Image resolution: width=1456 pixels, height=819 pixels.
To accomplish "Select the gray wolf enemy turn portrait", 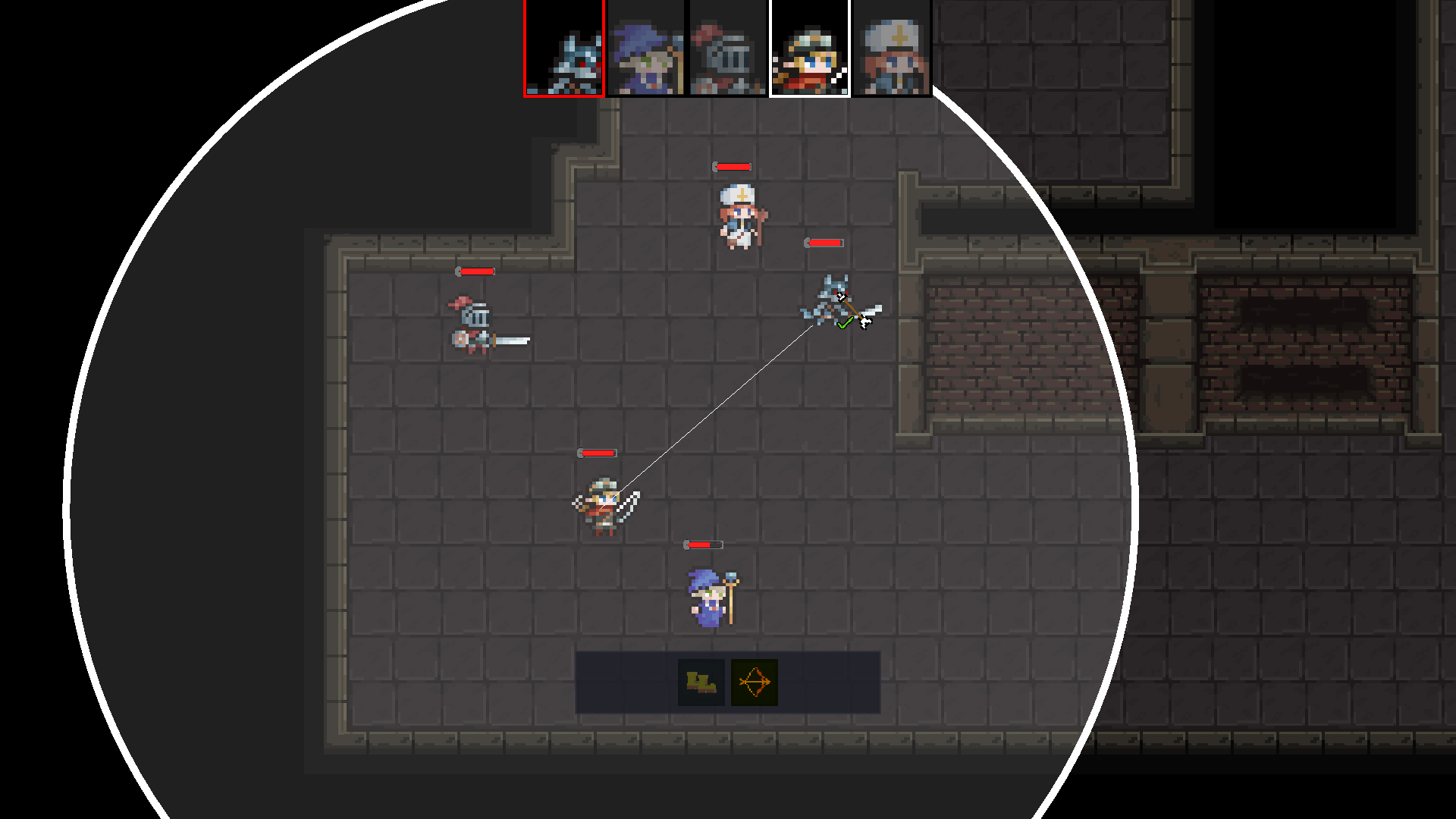I will (564, 49).
